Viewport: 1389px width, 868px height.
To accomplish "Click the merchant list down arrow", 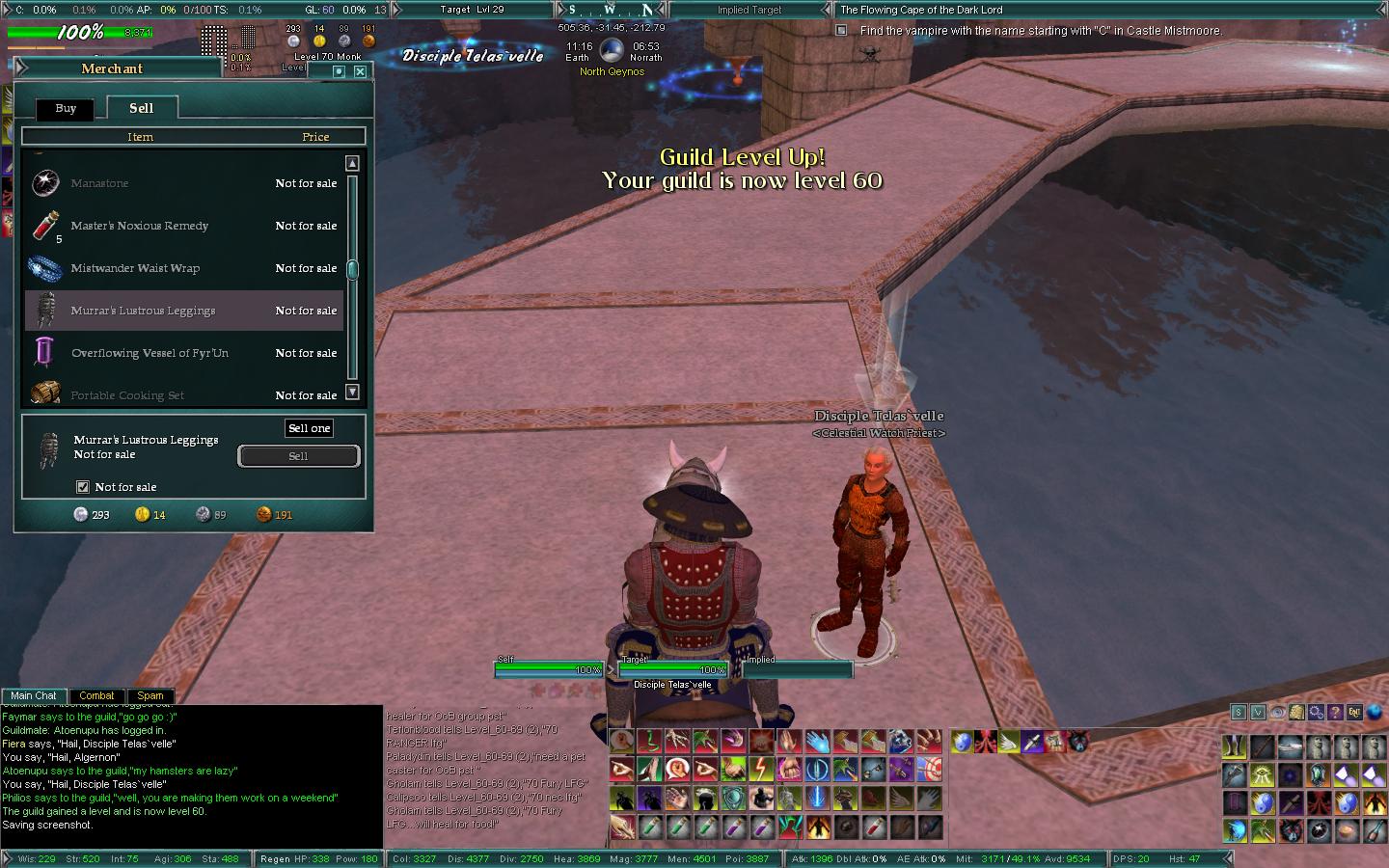I will click(352, 392).
